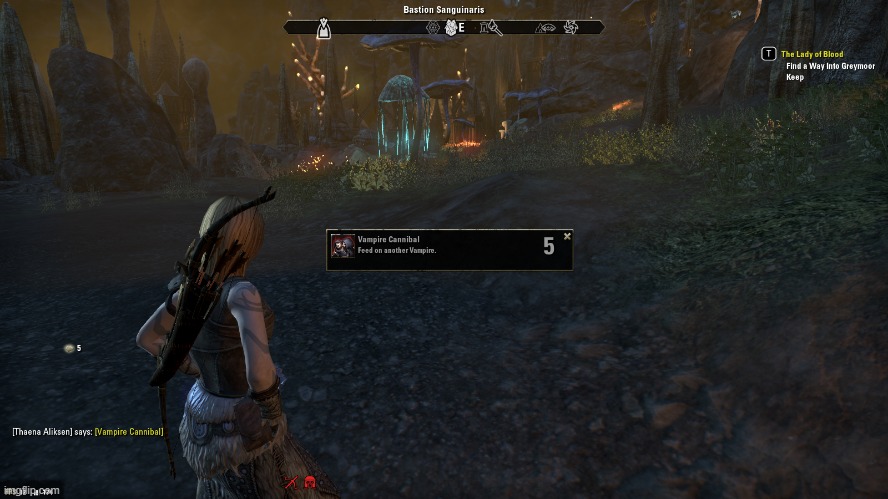Close the Vampire Cannibal achievement popup
Screen dimensions: 888x499
(567, 237)
